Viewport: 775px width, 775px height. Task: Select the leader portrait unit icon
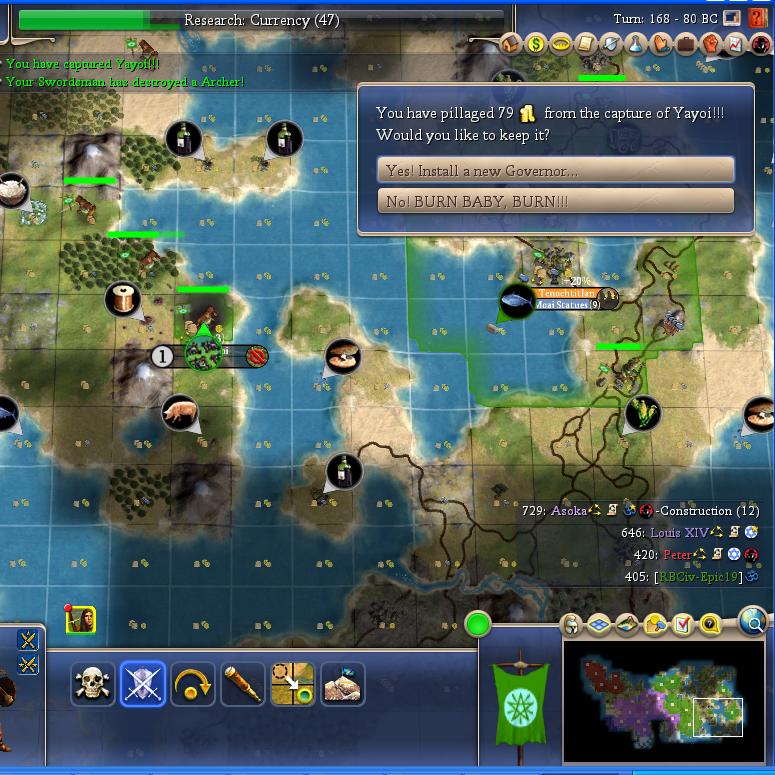[81, 620]
